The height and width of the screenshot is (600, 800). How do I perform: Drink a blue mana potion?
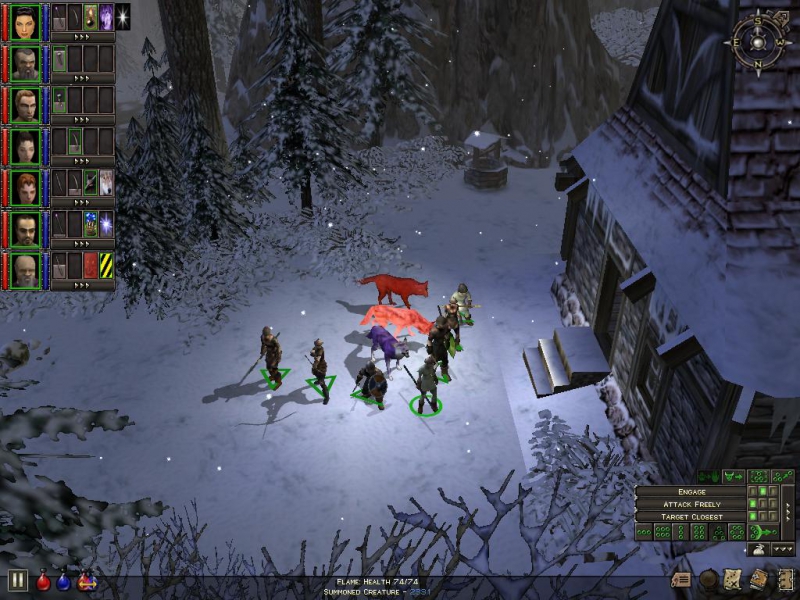click(65, 581)
